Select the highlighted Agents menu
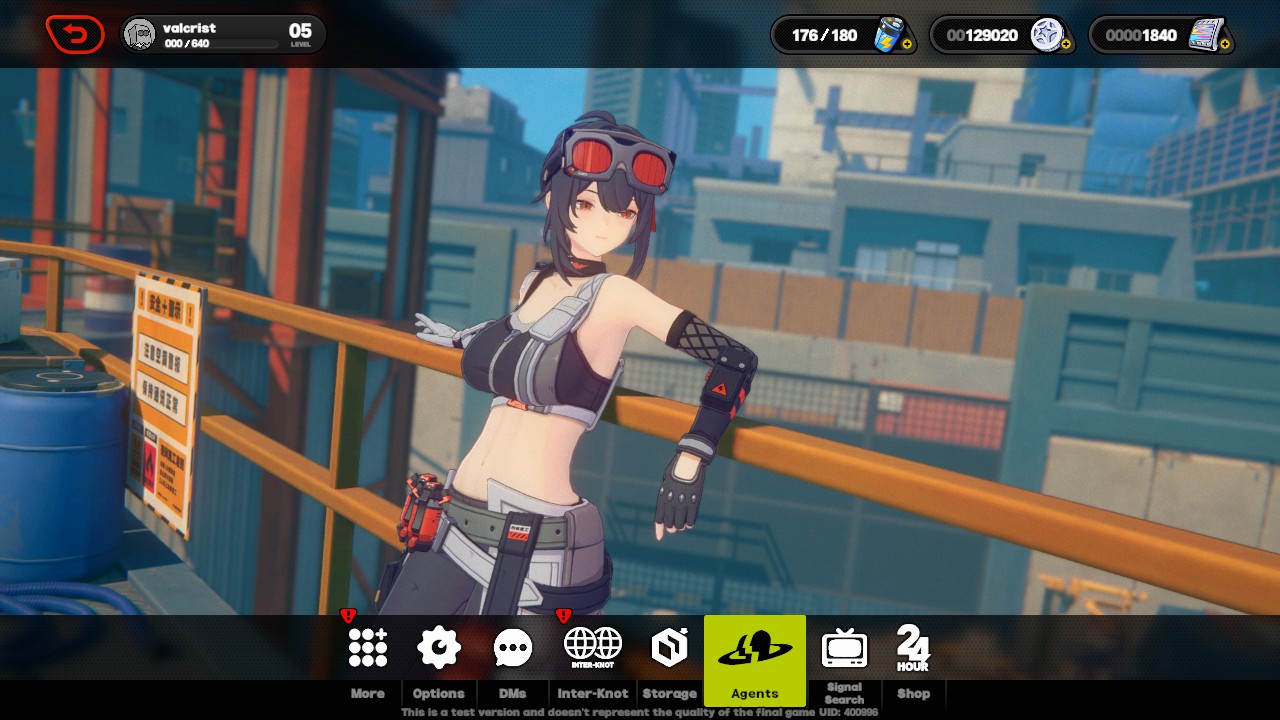This screenshot has width=1280, height=720. pyautogui.click(x=755, y=658)
